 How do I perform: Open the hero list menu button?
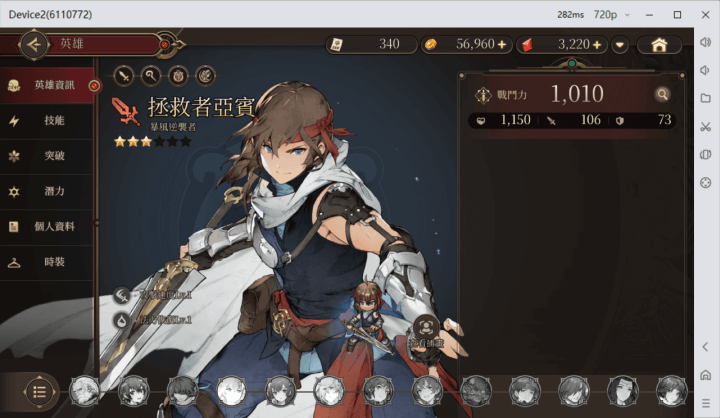(x=39, y=390)
